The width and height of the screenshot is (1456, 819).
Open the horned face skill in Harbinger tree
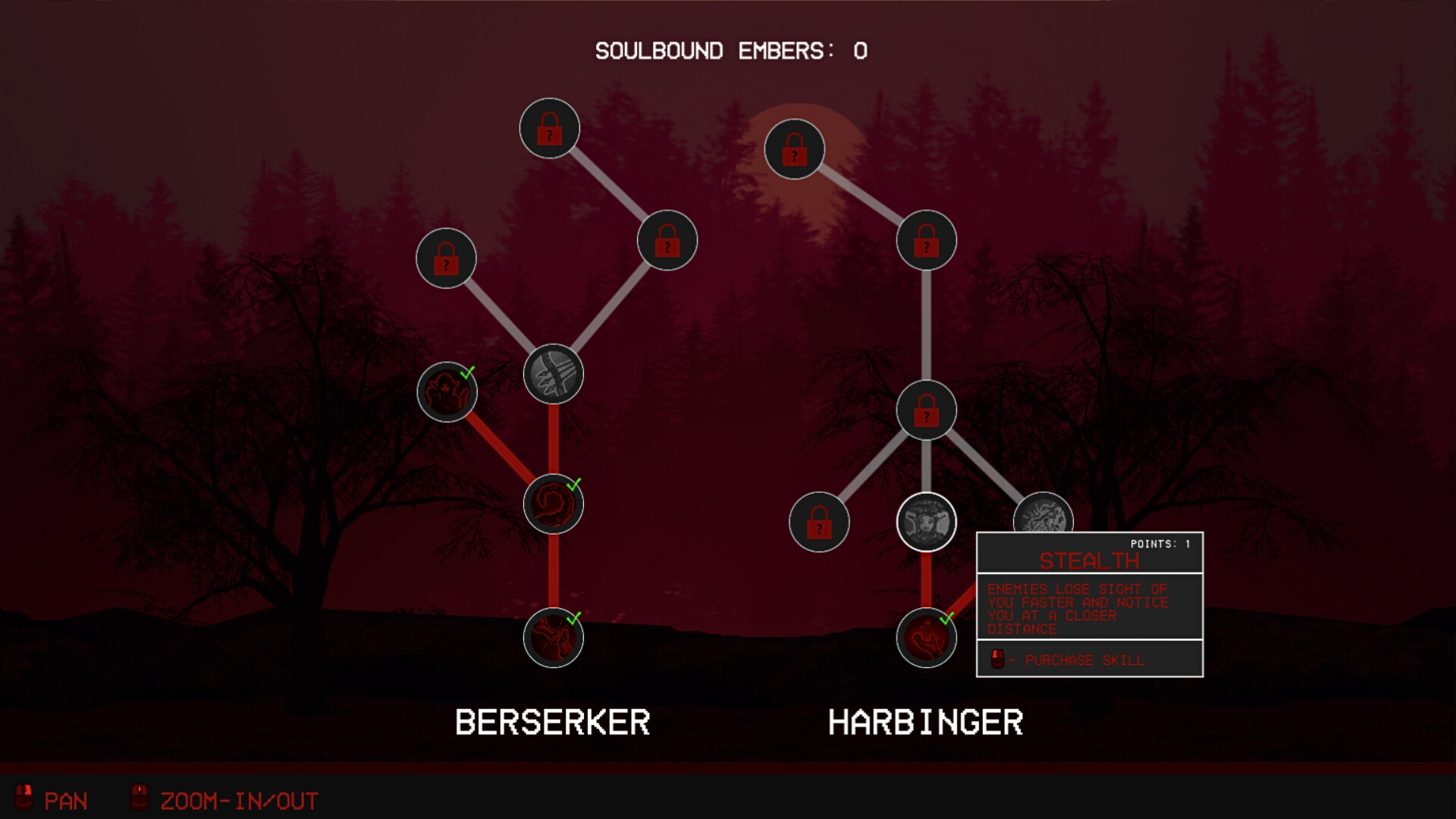pyautogui.click(x=925, y=521)
